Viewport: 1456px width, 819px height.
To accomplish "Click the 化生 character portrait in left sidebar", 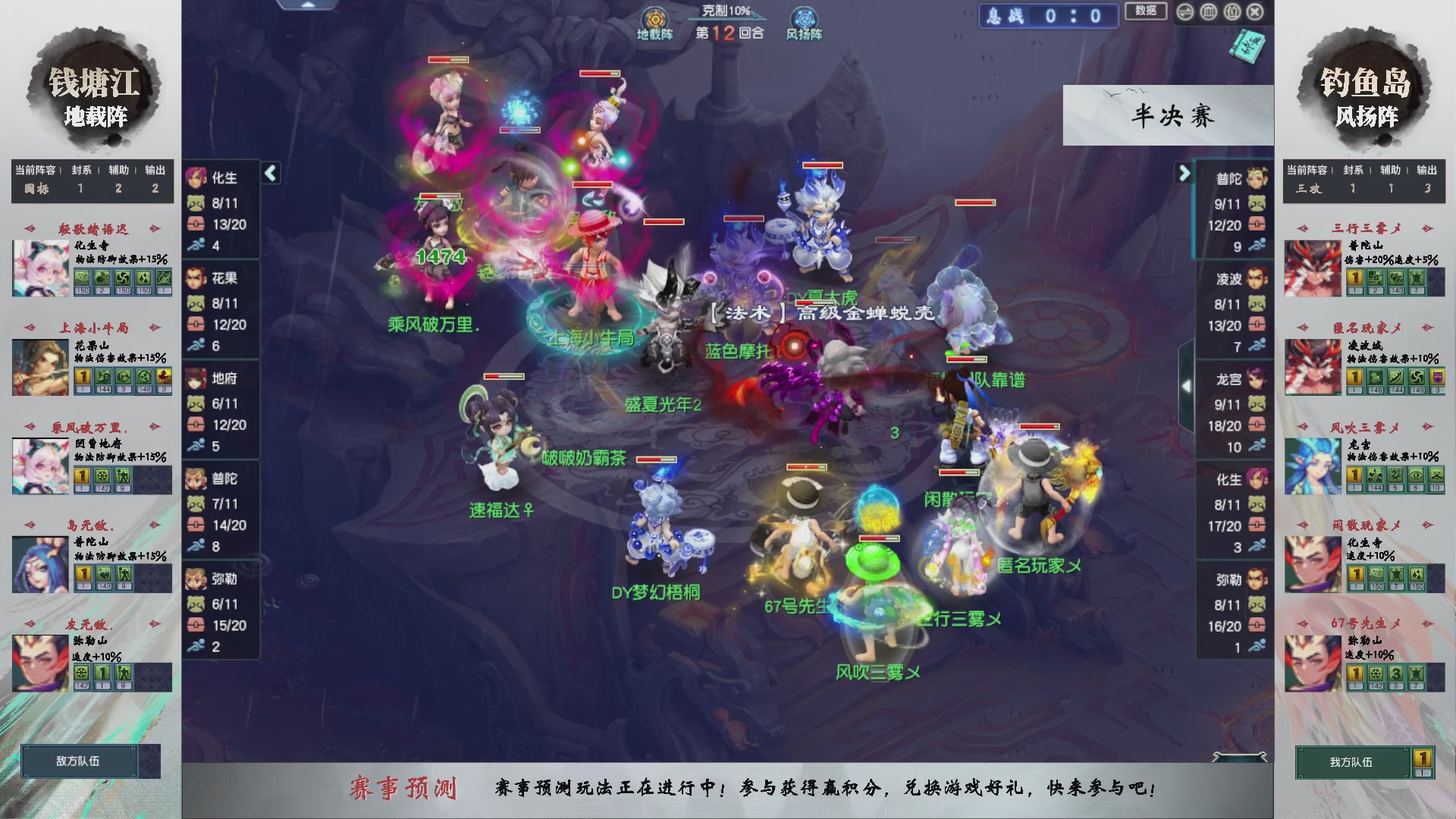I will click(196, 178).
